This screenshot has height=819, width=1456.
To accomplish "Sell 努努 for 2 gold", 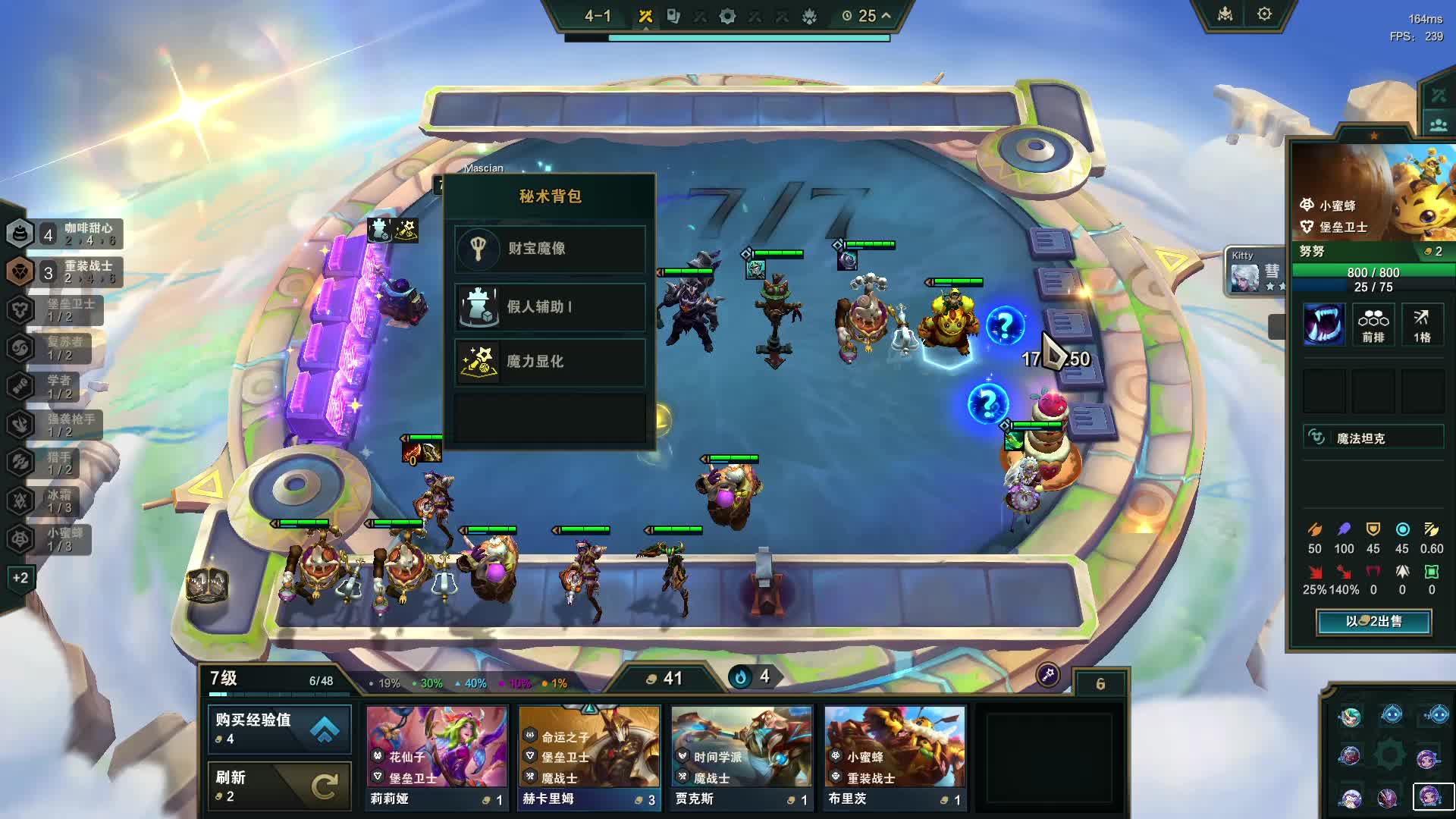I will 1373,622.
